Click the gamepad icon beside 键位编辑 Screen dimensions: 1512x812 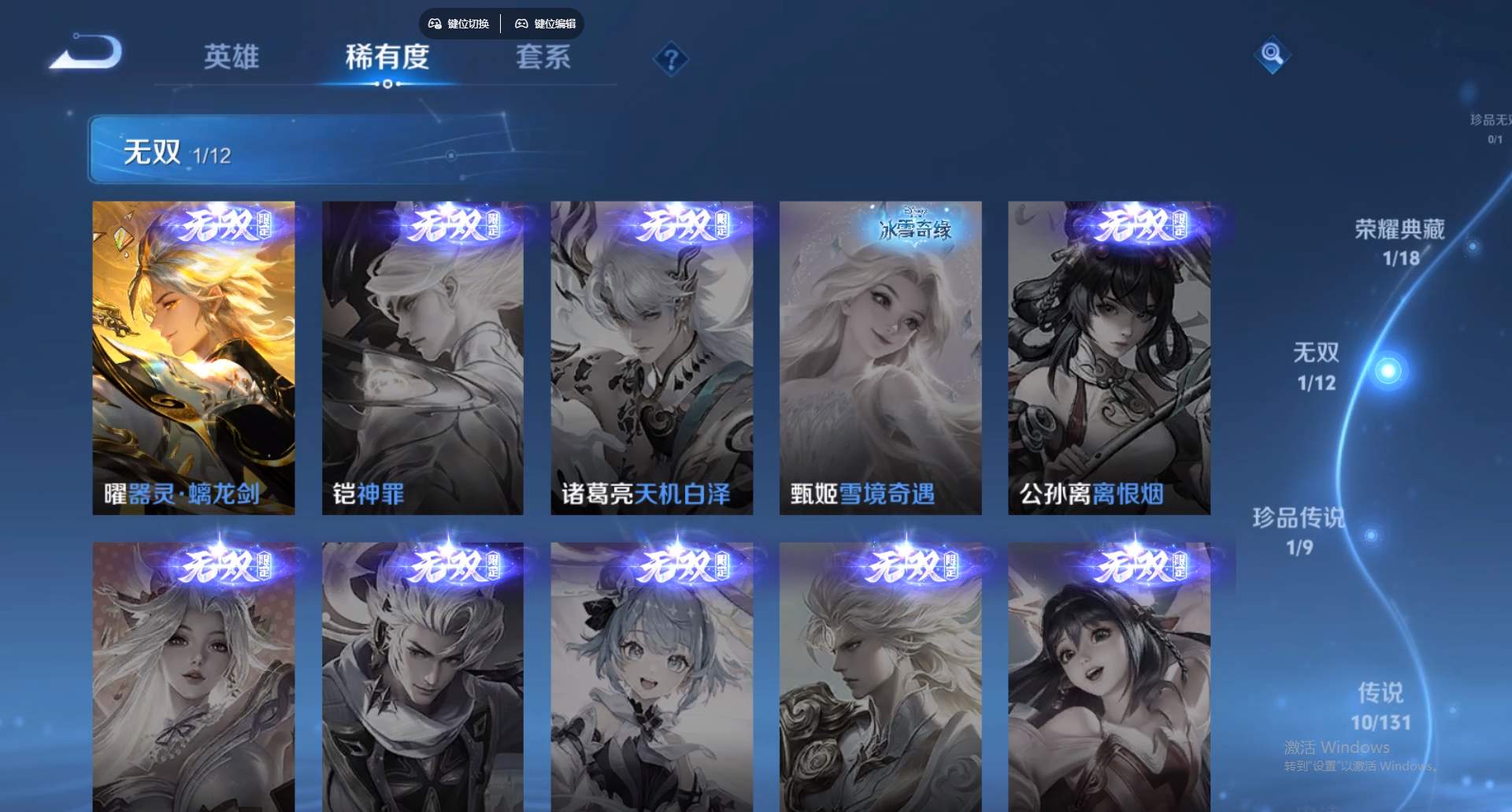tap(522, 24)
